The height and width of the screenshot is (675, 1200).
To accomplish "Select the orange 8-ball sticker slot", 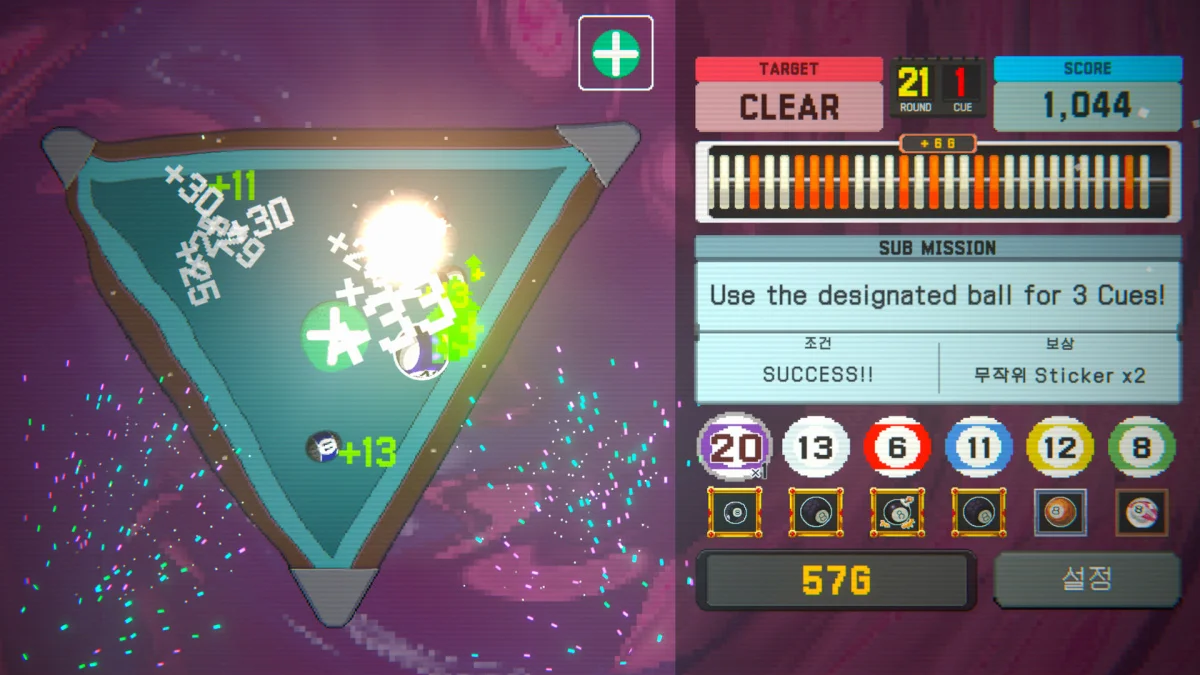I will point(1060,513).
